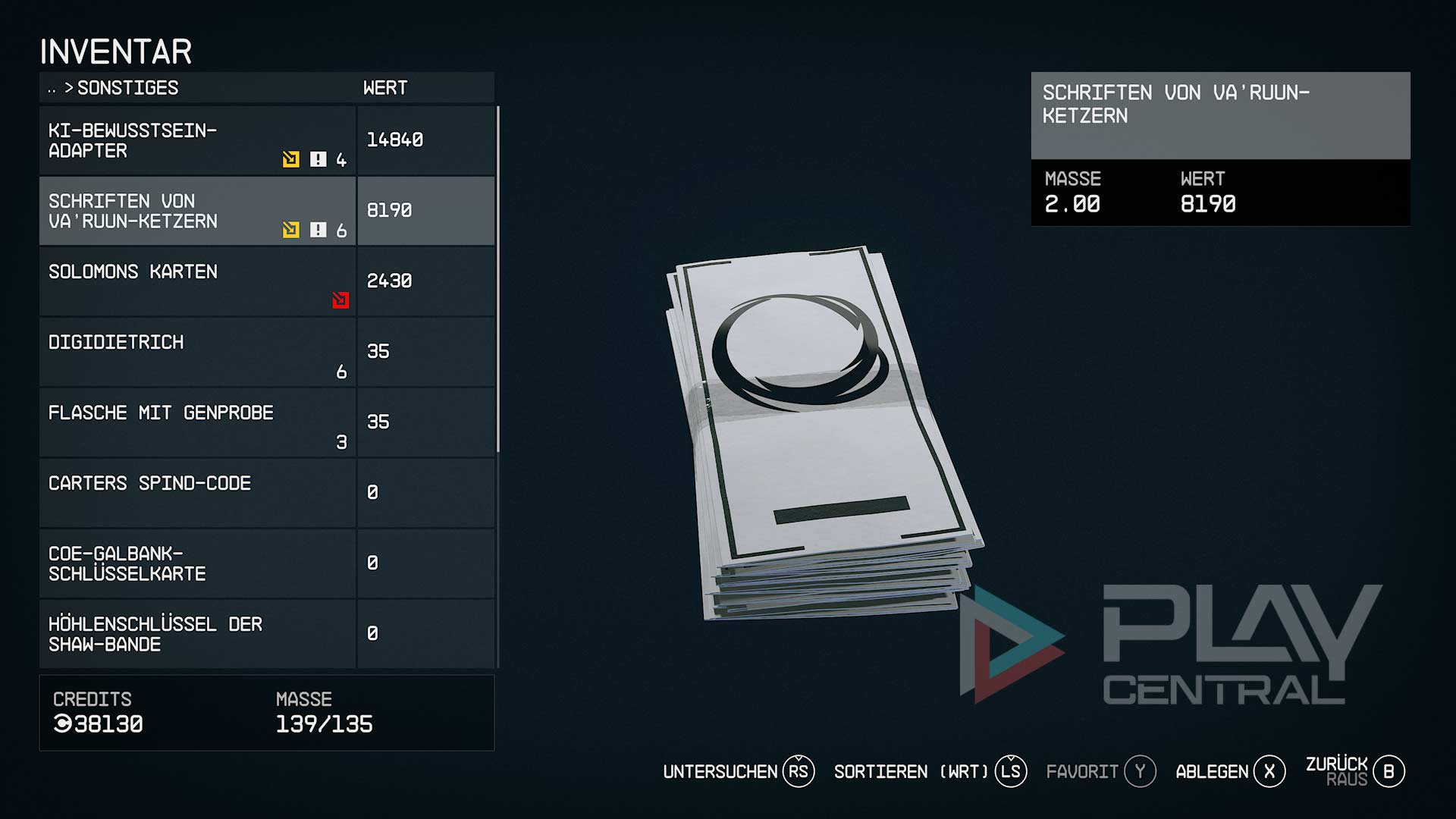1456x819 pixels.
Task: Go back via the Sonstiges category header
Action: [121, 88]
